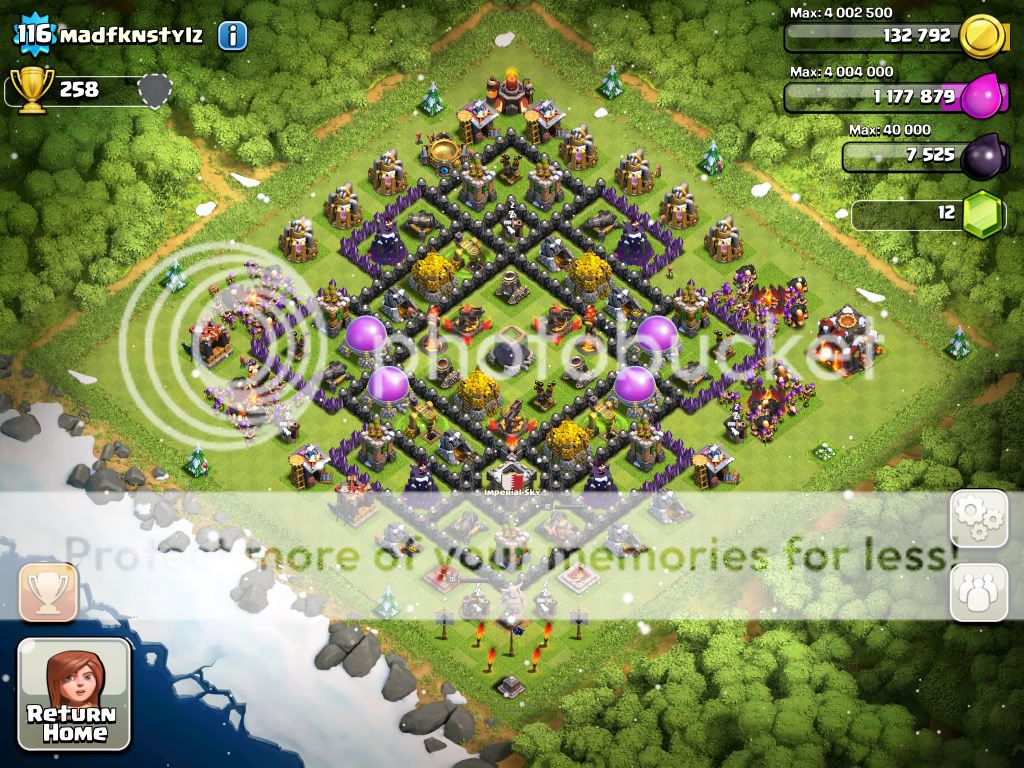Open the friends list button
Viewport: 1024px width, 768px height.
pyautogui.click(x=978, y=592)
